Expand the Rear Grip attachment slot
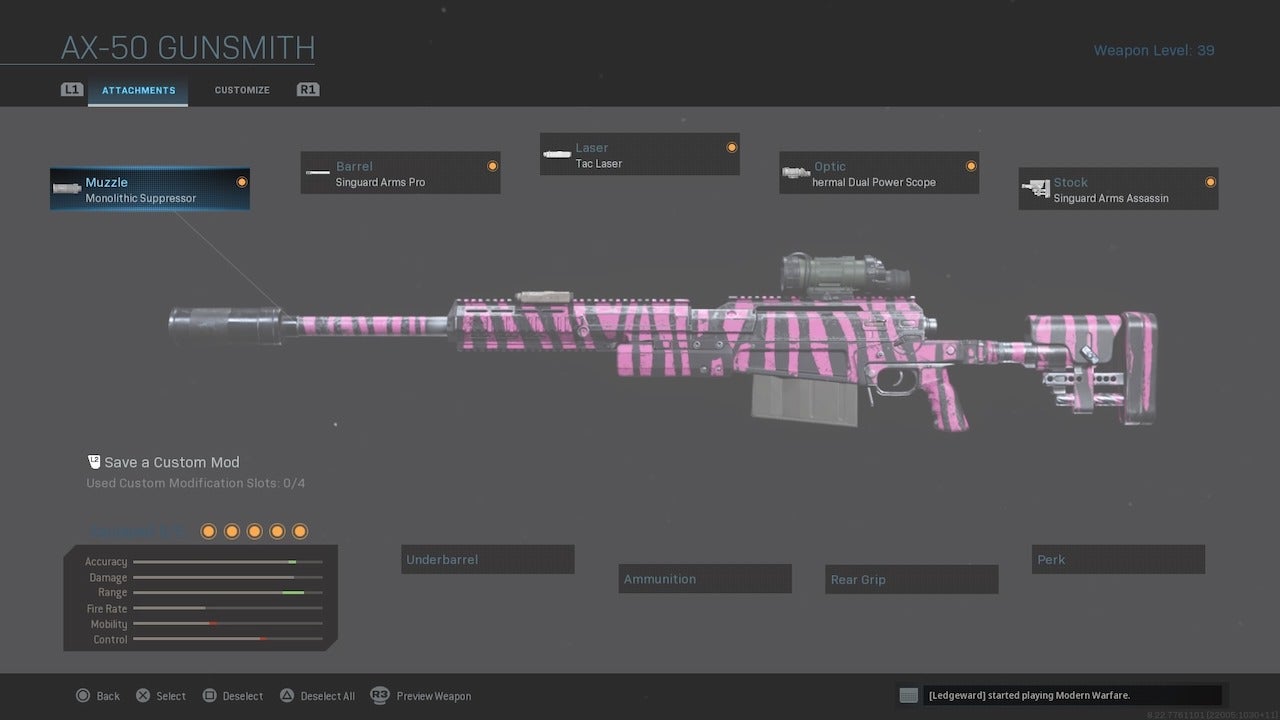The height and width of the screenshot is (720, 1280). (x=911, y=579)
